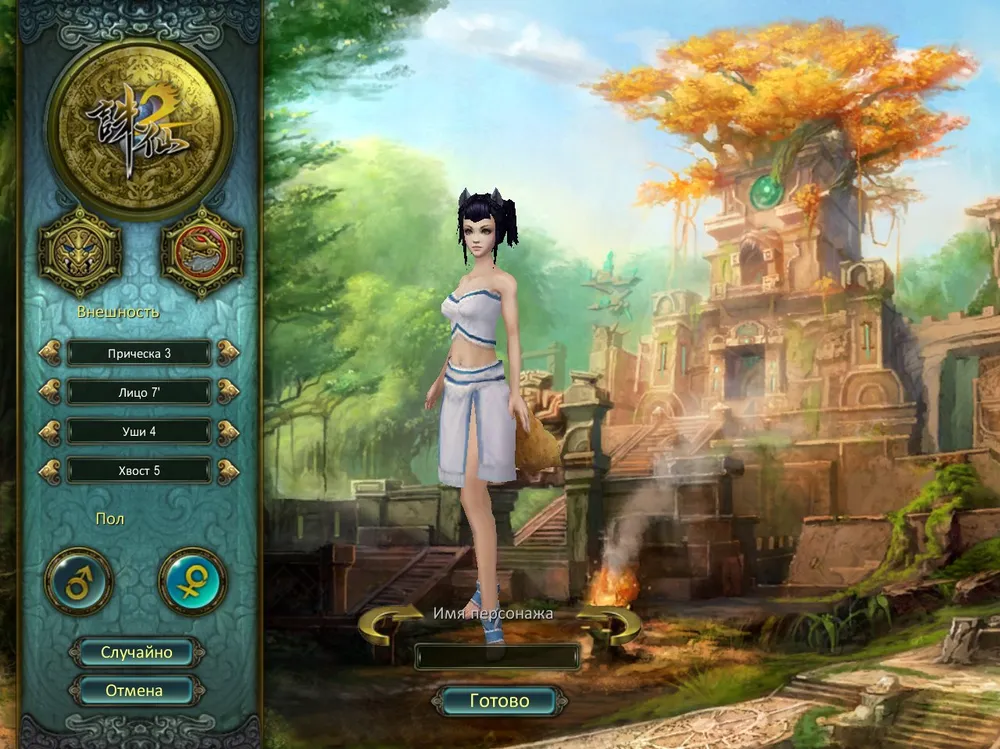Pick the golden mask class emblem
Viewport: 1000px width, 749px height.
tap(80, 252)
